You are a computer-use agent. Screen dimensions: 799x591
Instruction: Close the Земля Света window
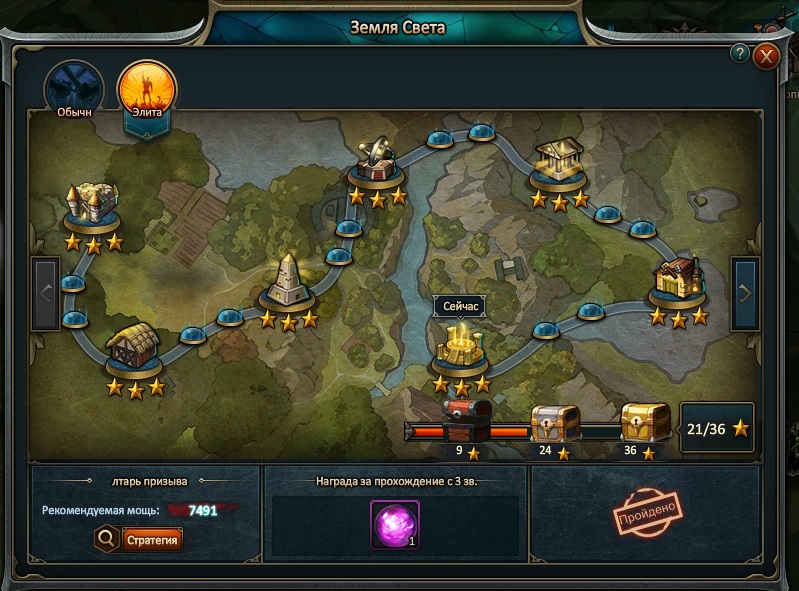click(x=767, y=56)
